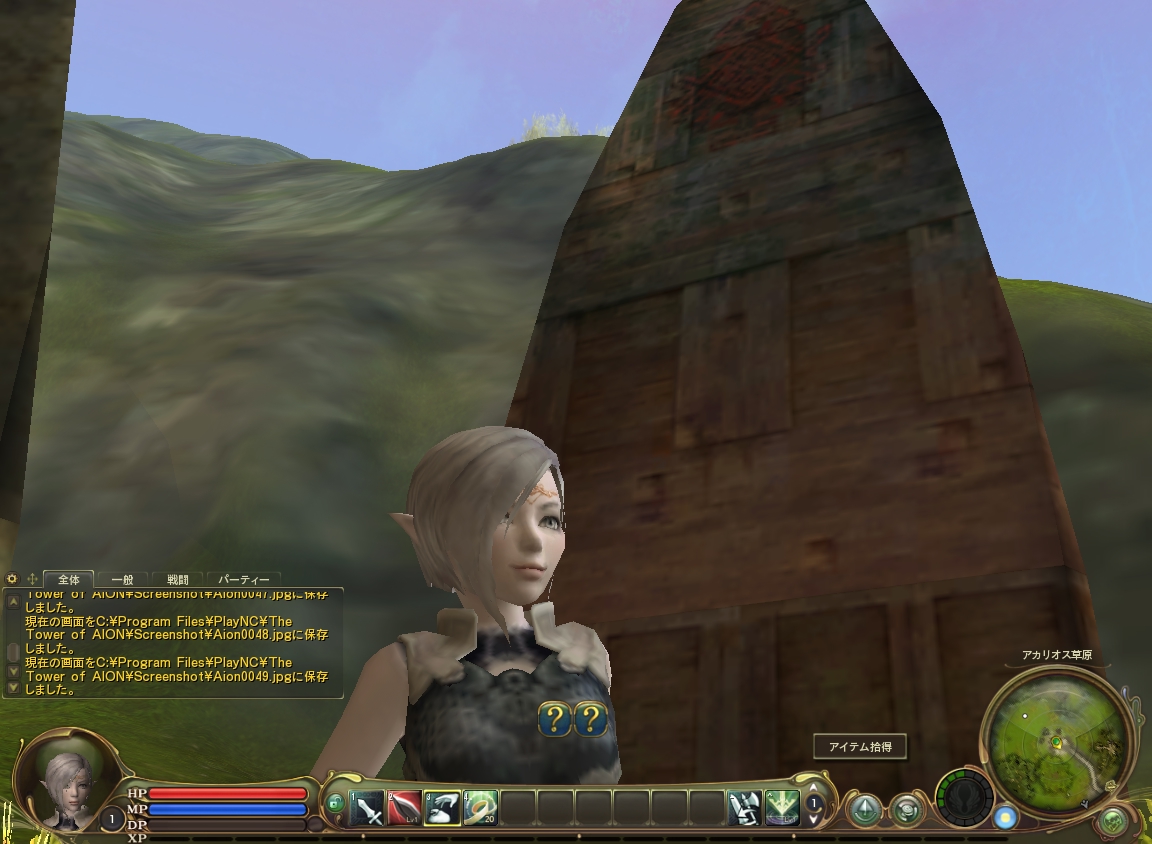Show the パーティー chat tab

[244, 579]
